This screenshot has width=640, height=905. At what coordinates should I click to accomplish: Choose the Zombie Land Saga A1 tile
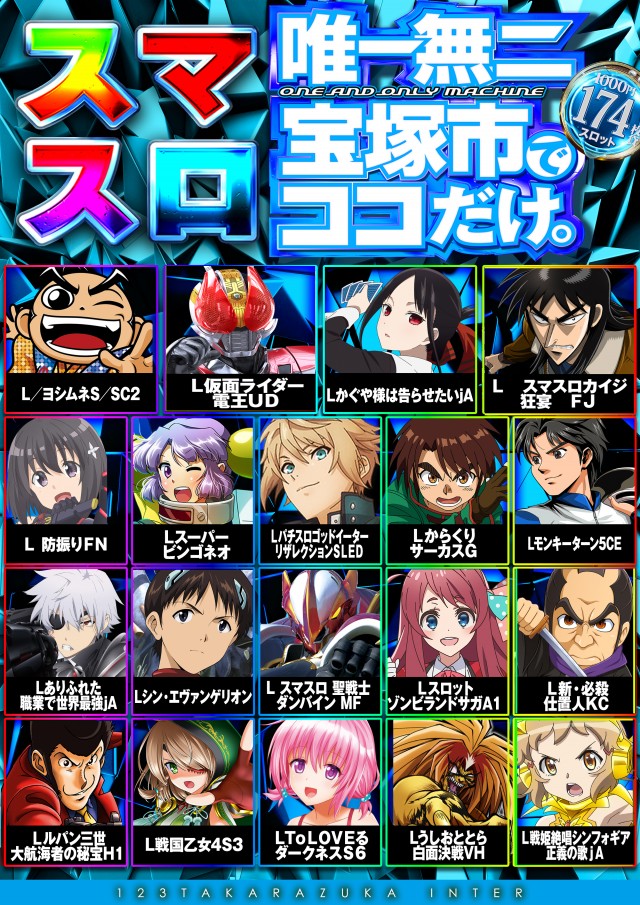448,641
